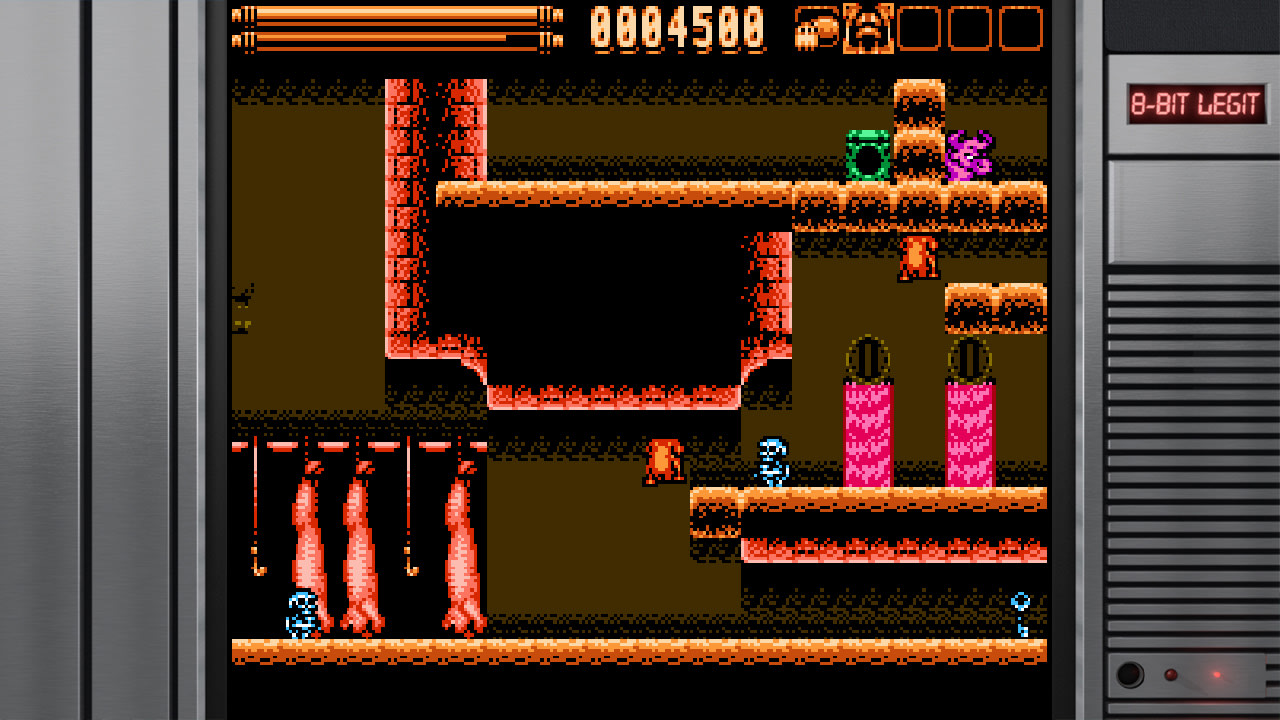Click the blue skeleton player character
Screen dimensions: 1280x720
tap(770, 465)
